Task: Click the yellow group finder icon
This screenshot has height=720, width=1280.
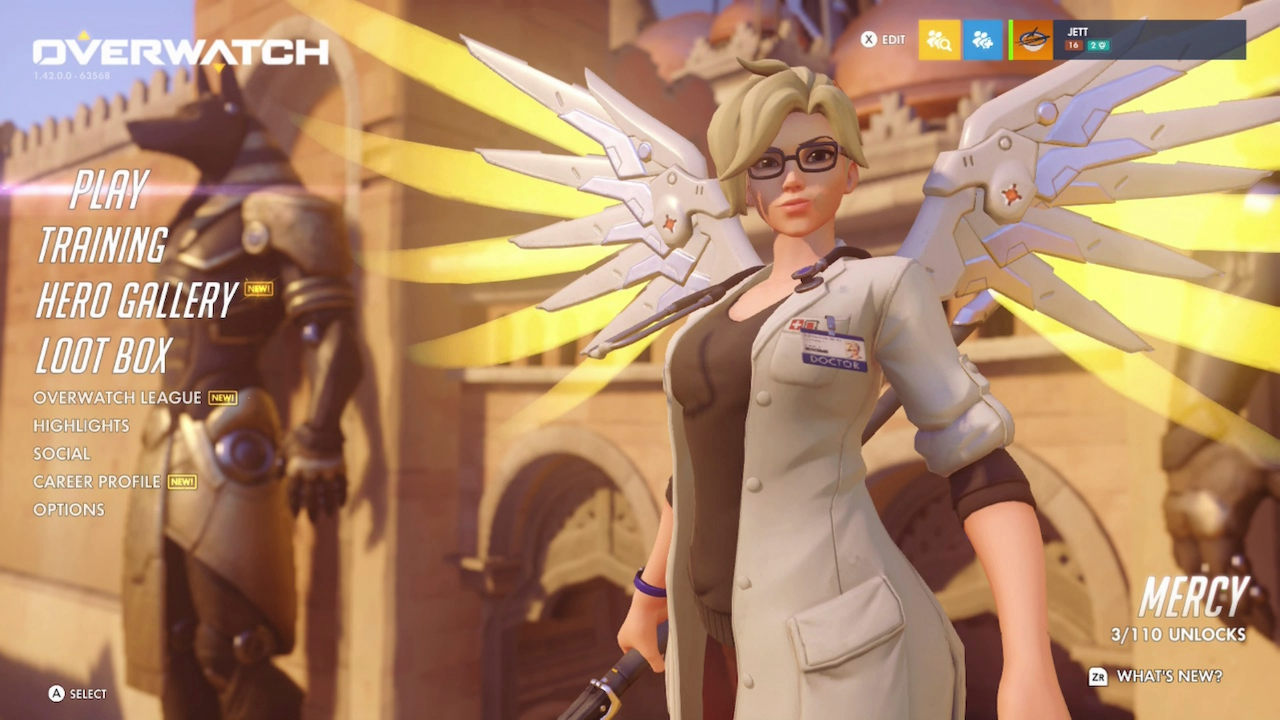Action: click(938, 40)
